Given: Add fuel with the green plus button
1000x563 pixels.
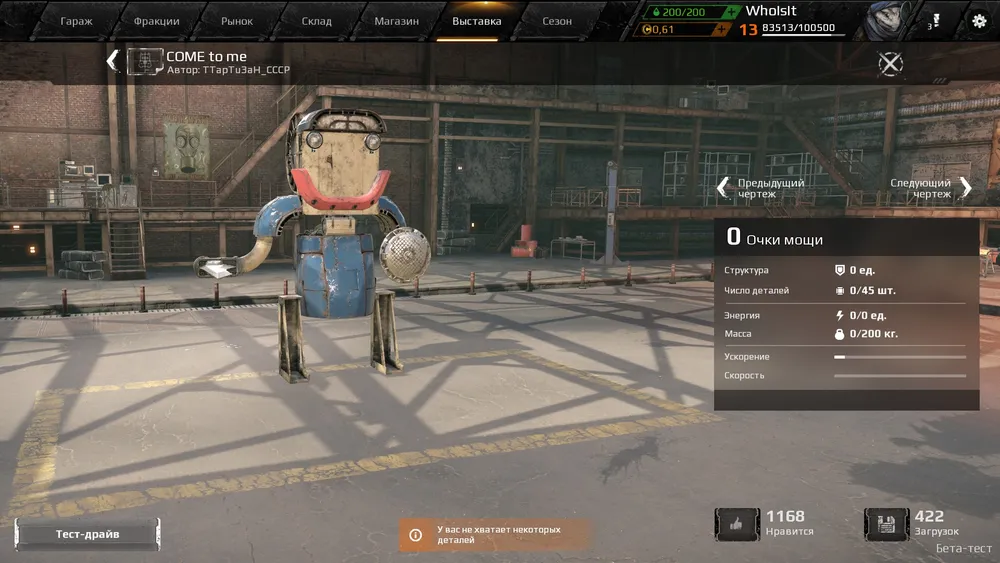Looking at the screenshot, I should tap(733, 11).
